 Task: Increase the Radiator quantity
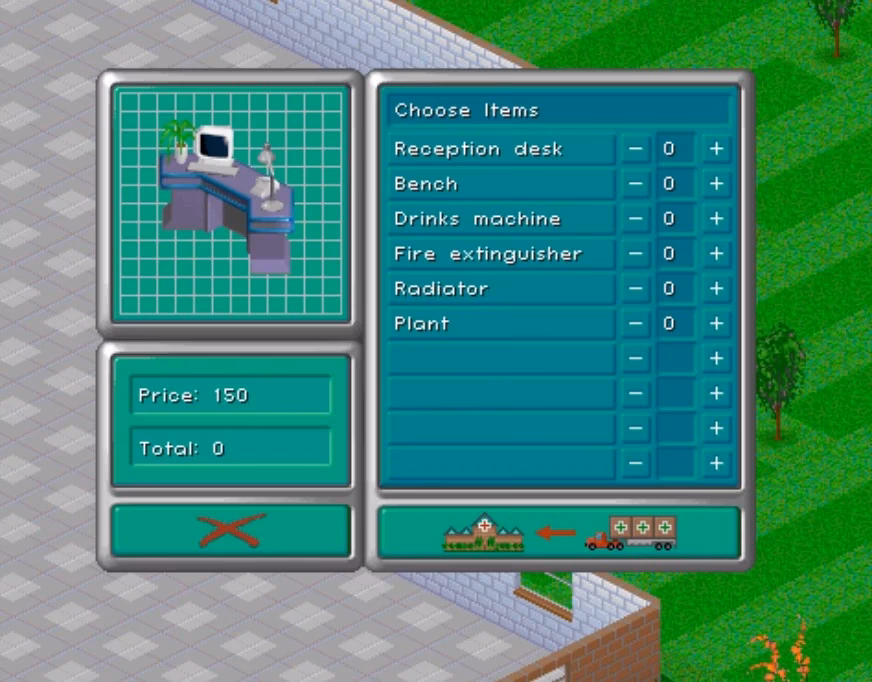tap(716, 289)
